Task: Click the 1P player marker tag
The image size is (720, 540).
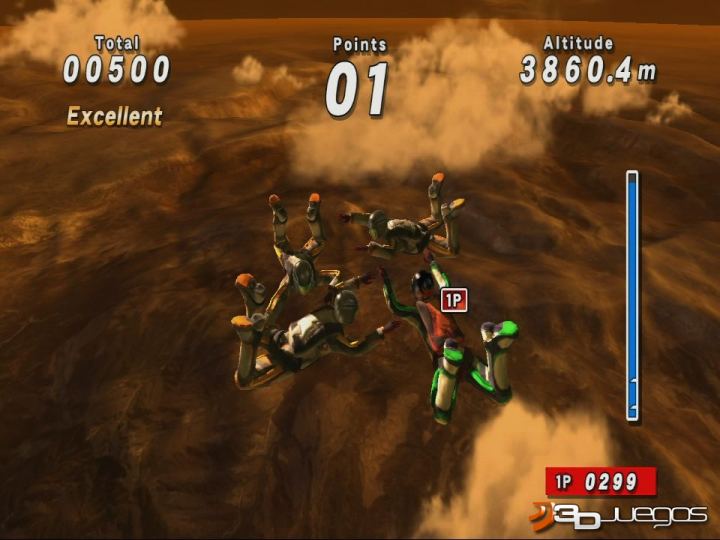Action: point(453,298)
